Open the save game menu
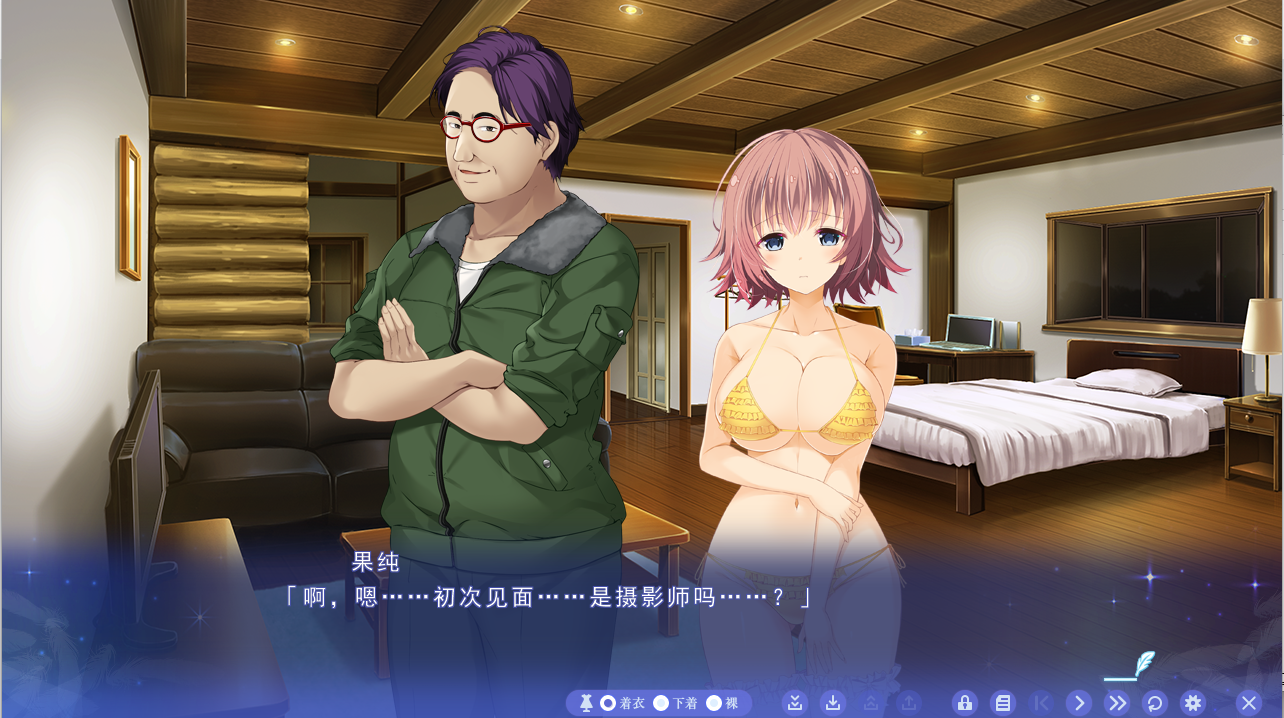Screen dimensions: 1284x718 click(x=833, y=703)
